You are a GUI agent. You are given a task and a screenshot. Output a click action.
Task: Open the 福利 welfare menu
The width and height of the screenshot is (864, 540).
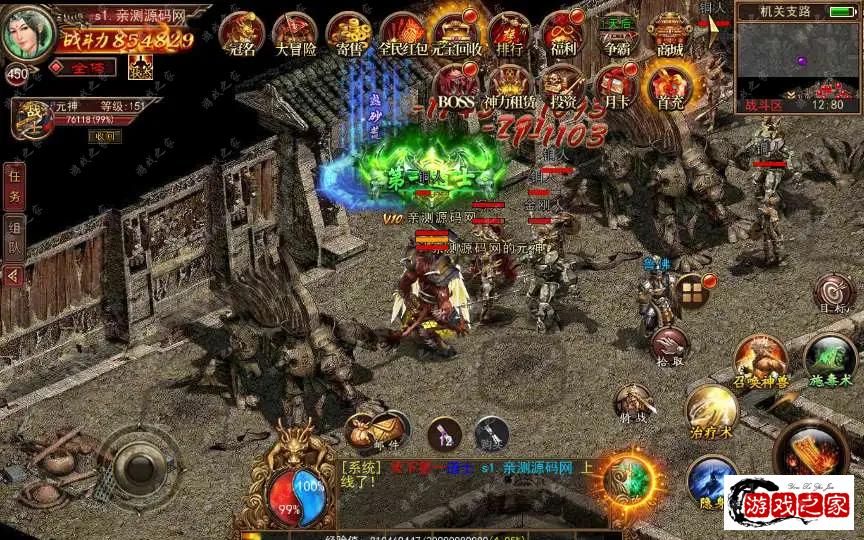[x=563, y=34]
